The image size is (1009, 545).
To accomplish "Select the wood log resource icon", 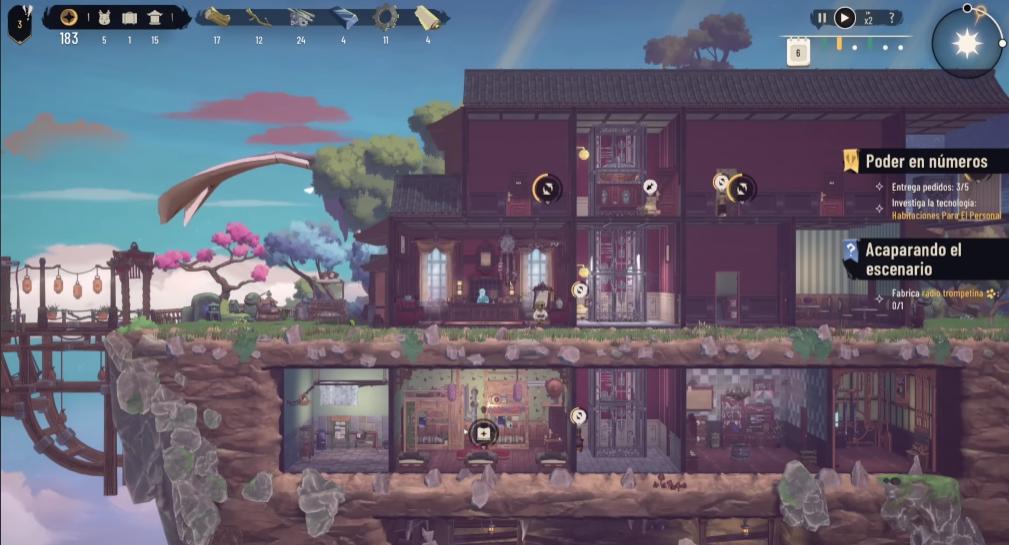I will (x=218, y=17).
